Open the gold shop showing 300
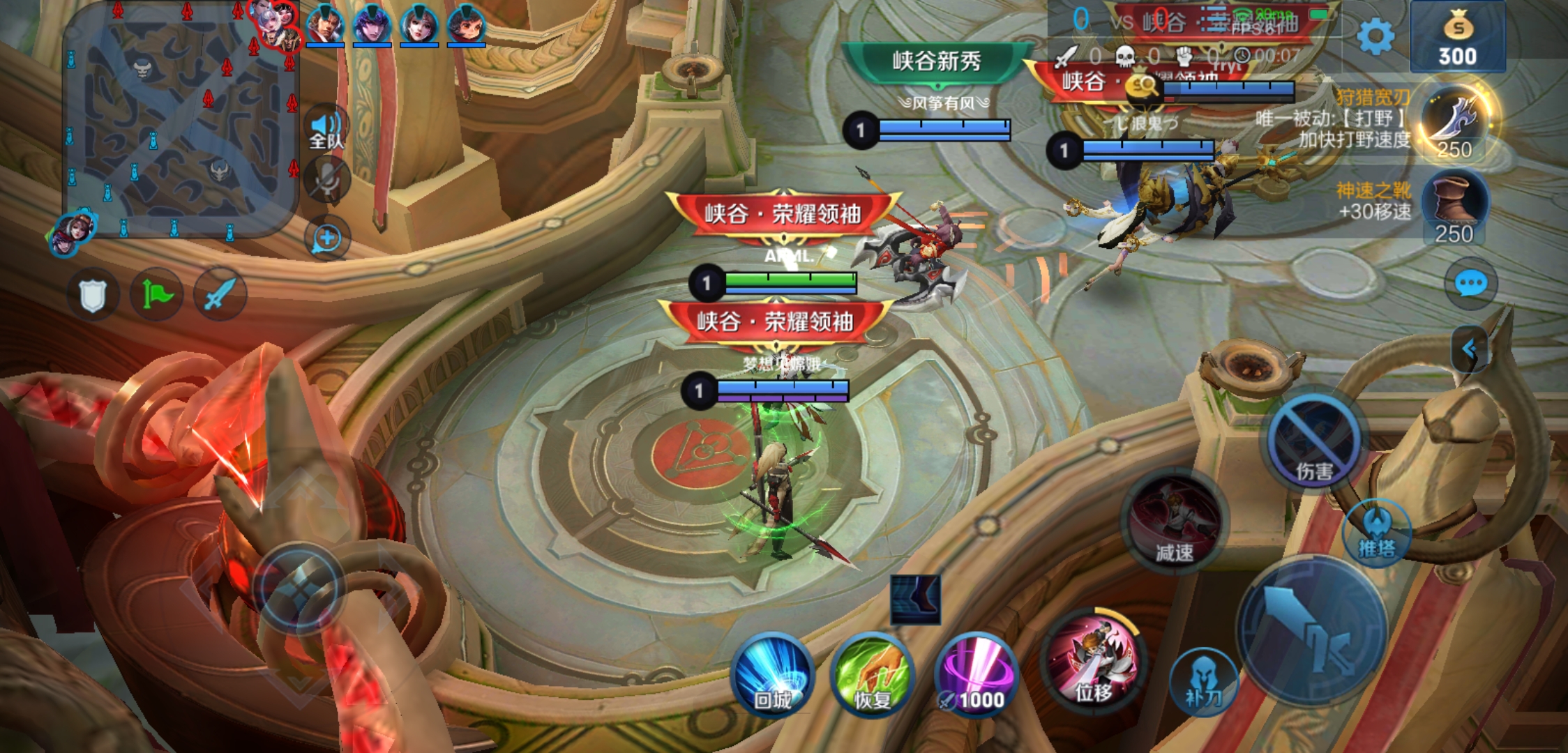Screen dimensions: 1568x753 1457,38
